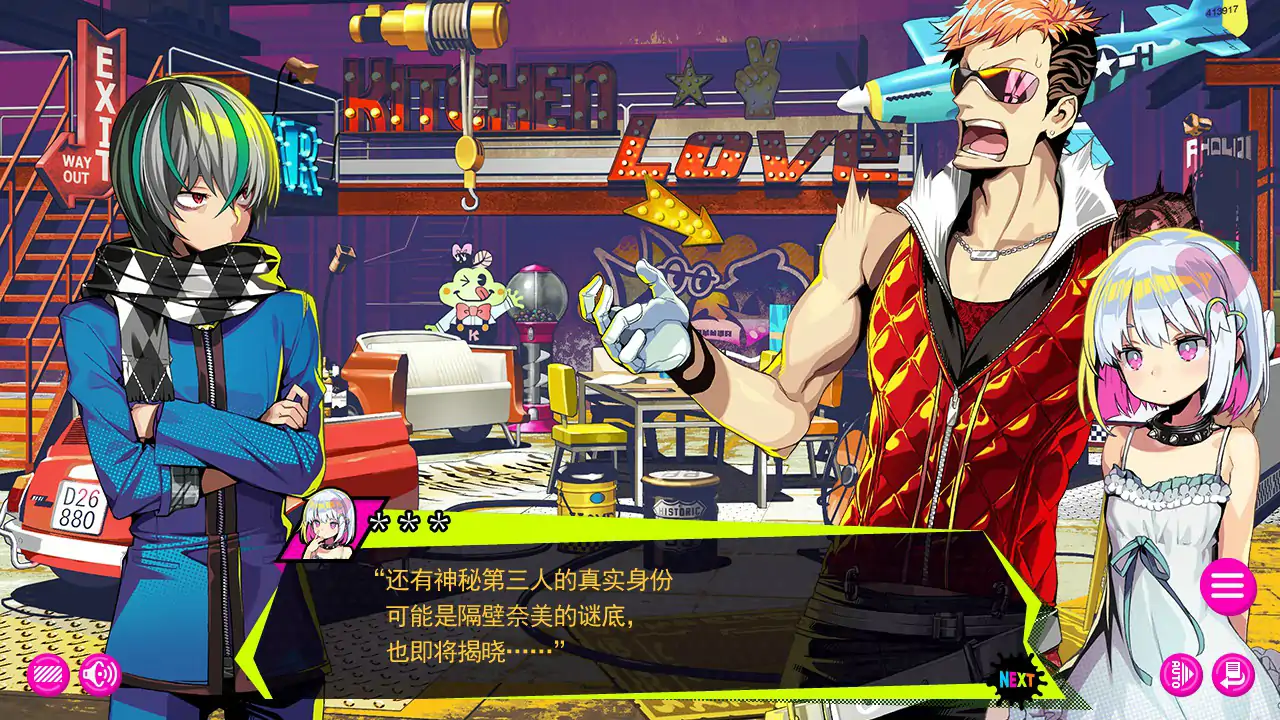Image resolution: width=1280 pixels, height=720 pixels.
Task: Click the 413917 counter top right
Action: click(1222, 8)
